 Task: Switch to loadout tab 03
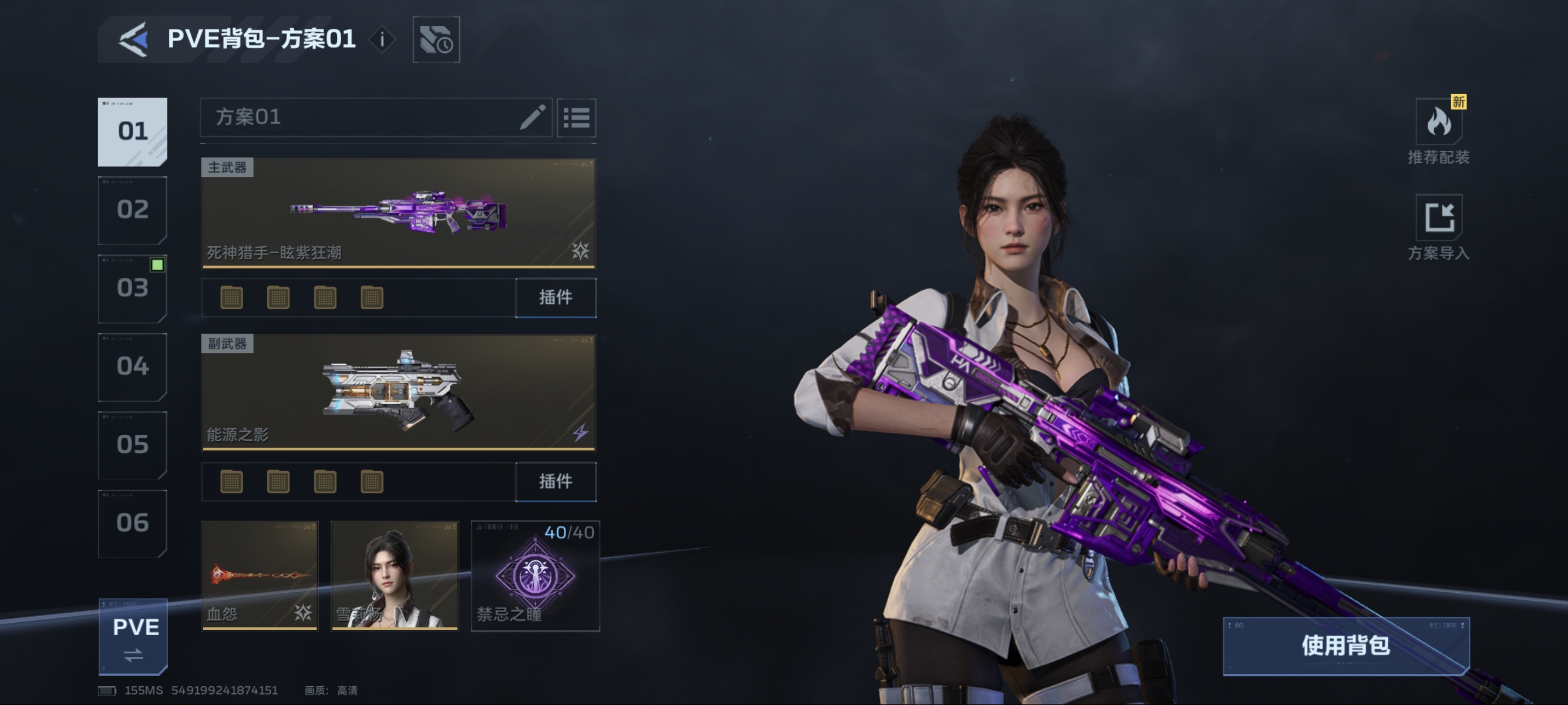pos(133,288)
